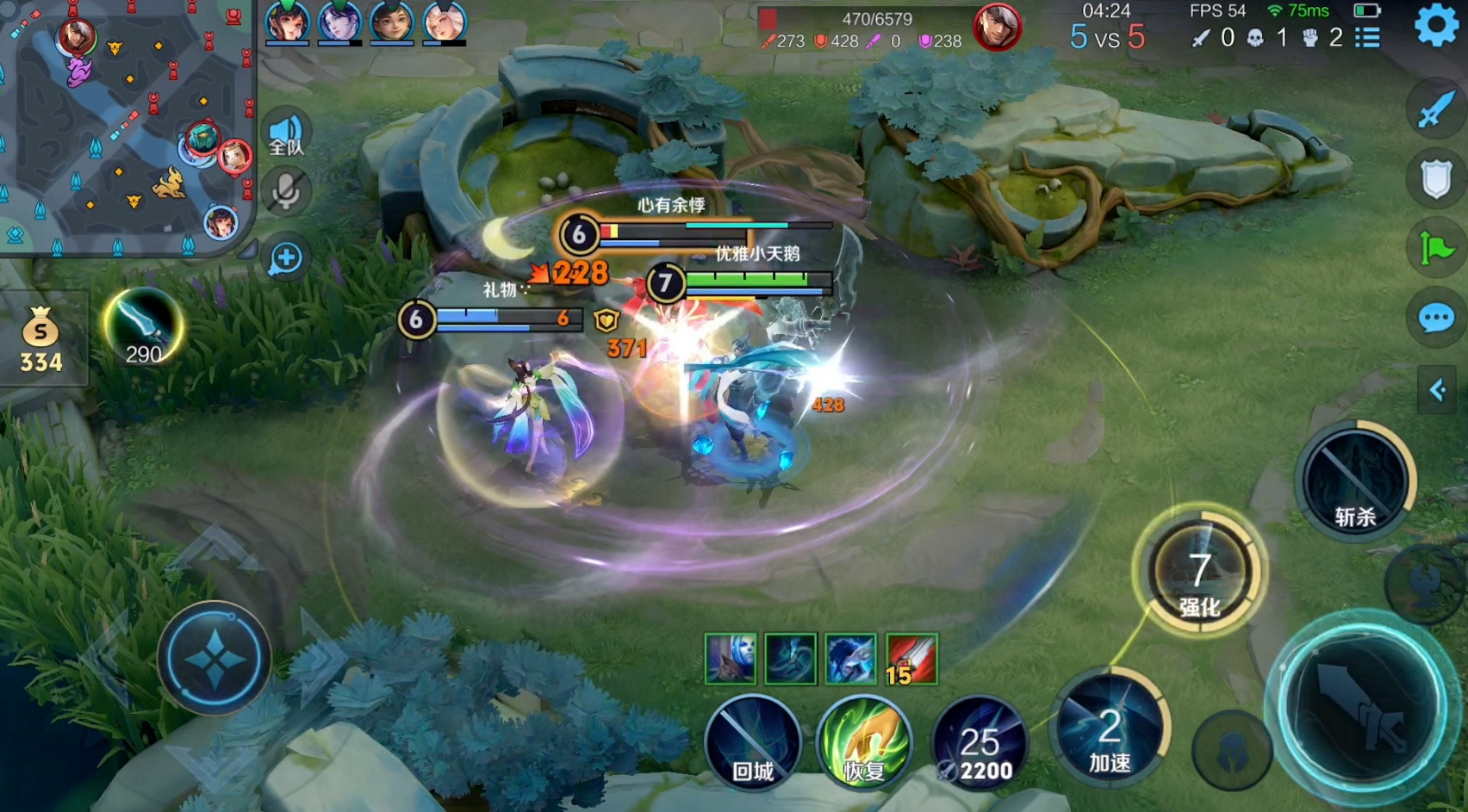Screen dimensions: 1468x812
Task: Click the magnifier plus camera button
Action: (286, 257)
